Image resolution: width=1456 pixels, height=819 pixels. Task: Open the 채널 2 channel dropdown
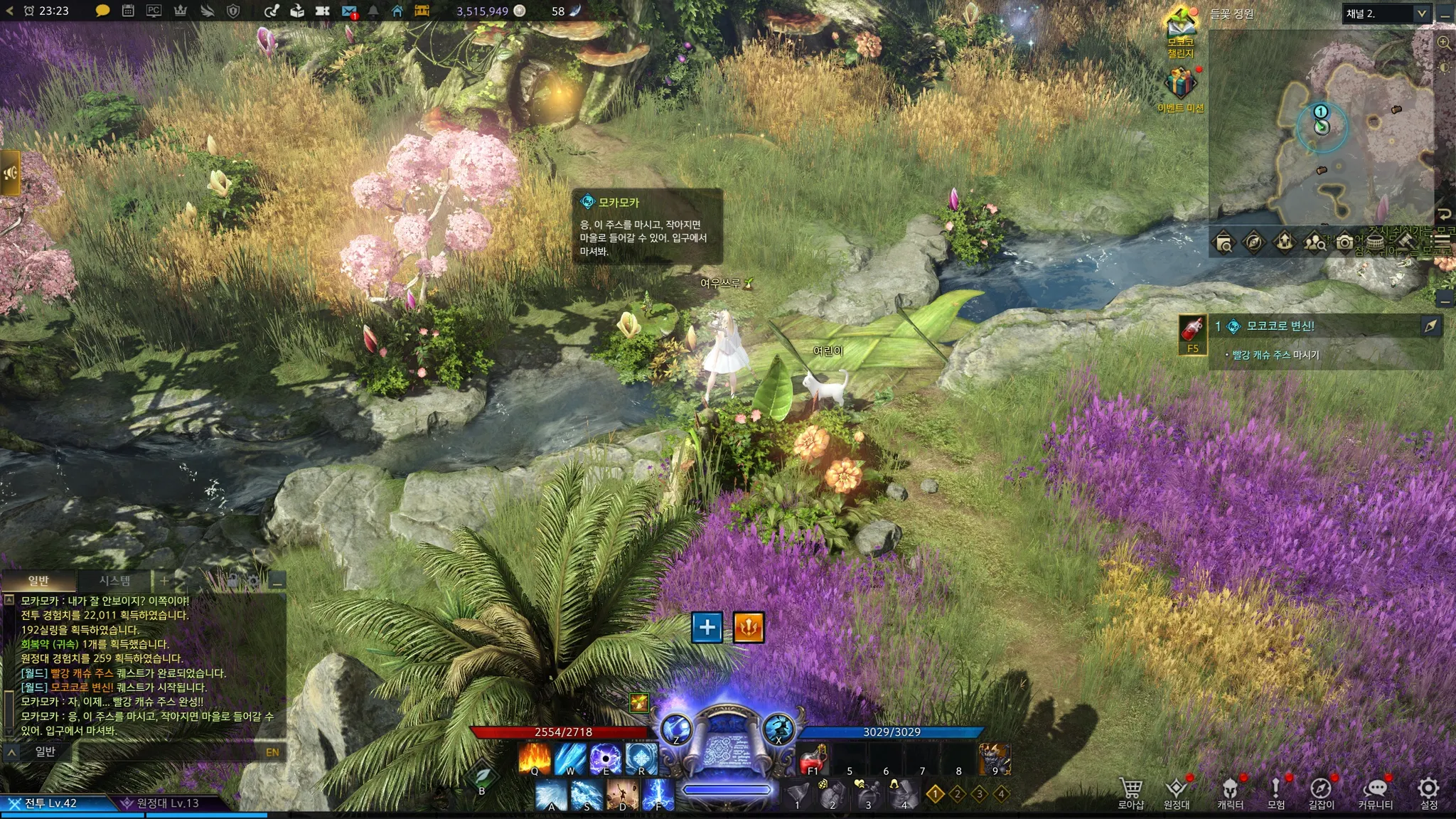[1385, 14]
